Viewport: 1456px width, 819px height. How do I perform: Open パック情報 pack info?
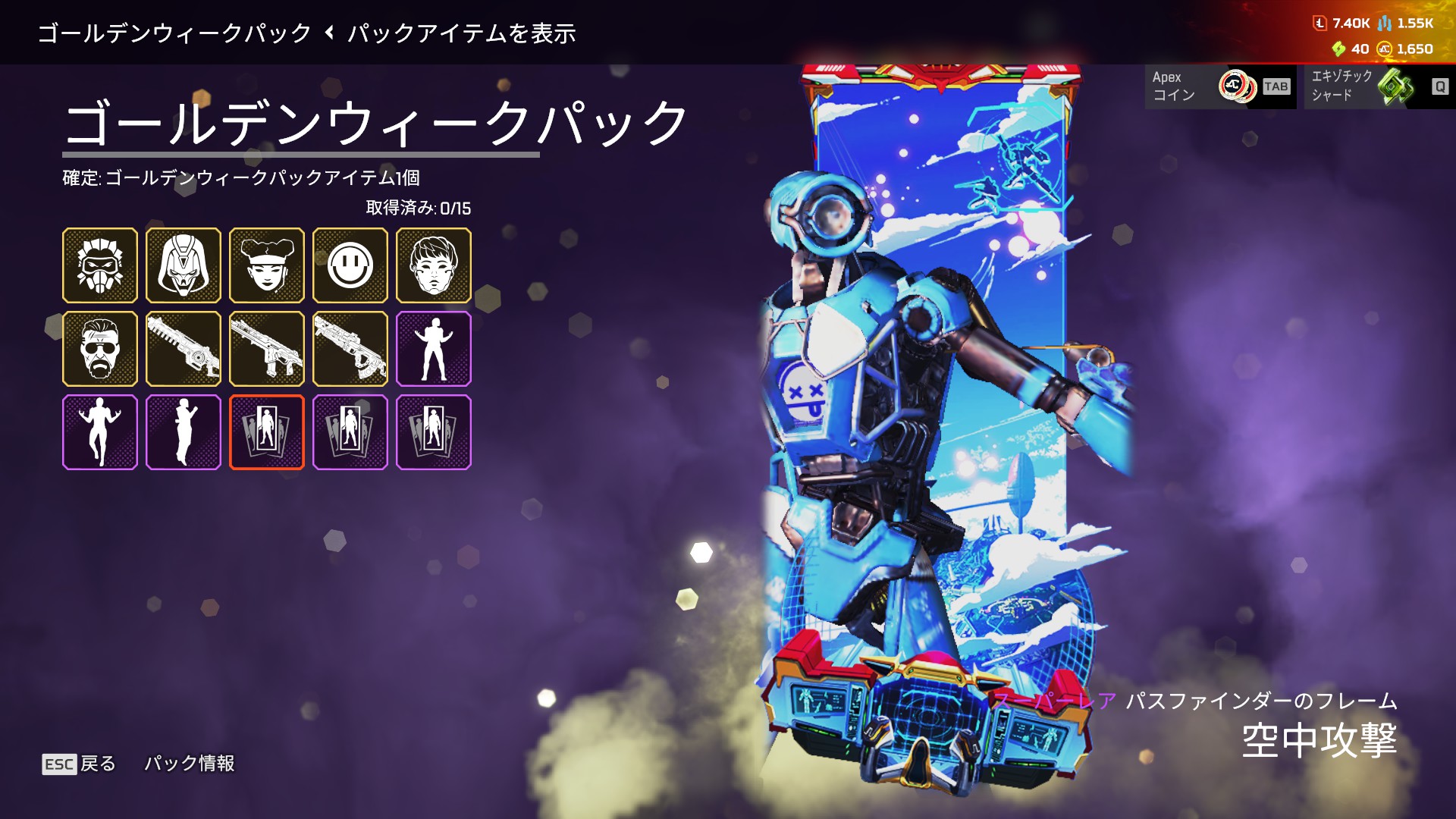pyautogui.click(x=190, y=764)
